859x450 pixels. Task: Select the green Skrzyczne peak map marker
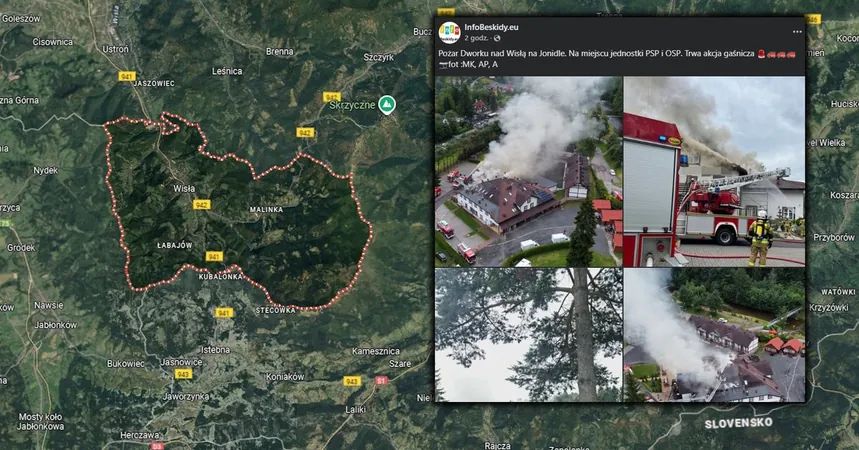tap(386, 105)
